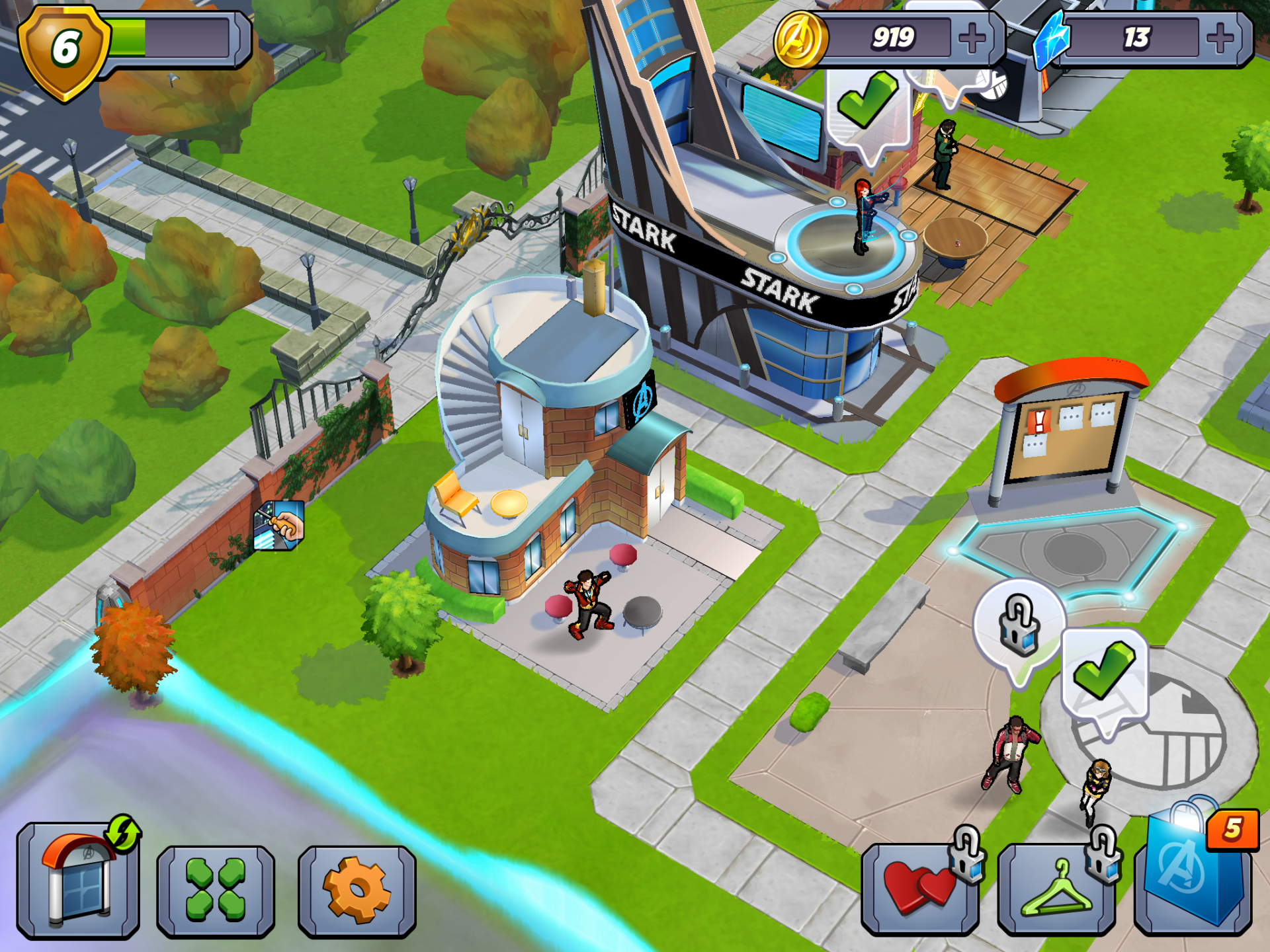Open the green four-clover move button
1270x952 pixels.
coord(216,891)
